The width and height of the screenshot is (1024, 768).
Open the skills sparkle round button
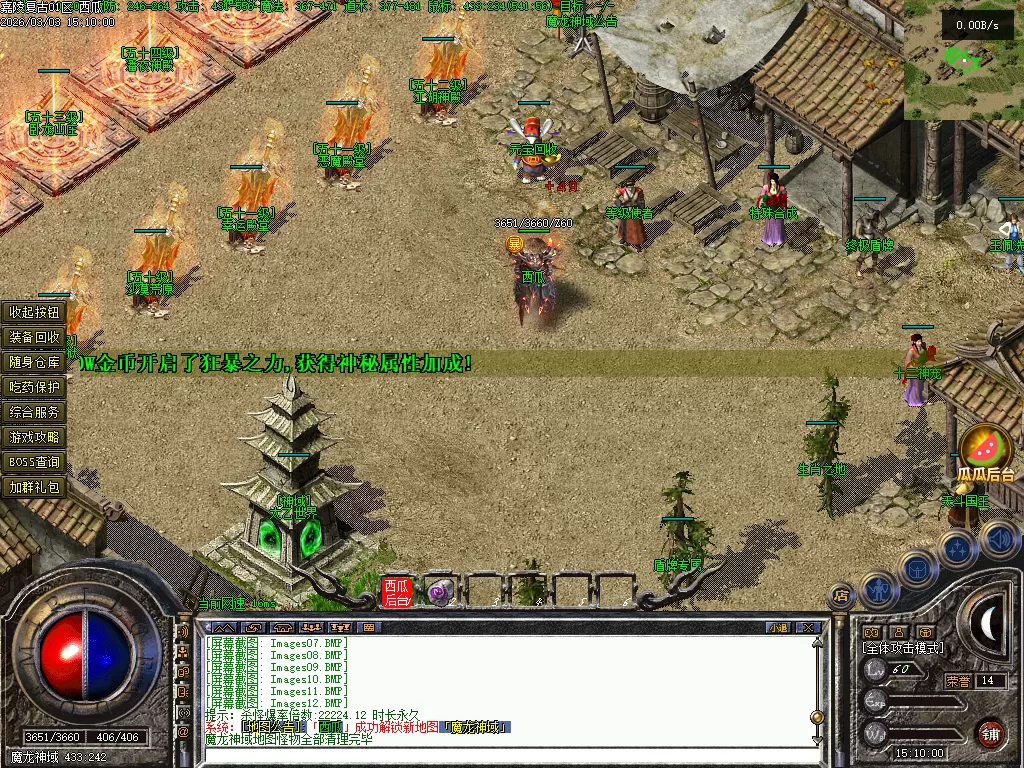click(957, 549)
